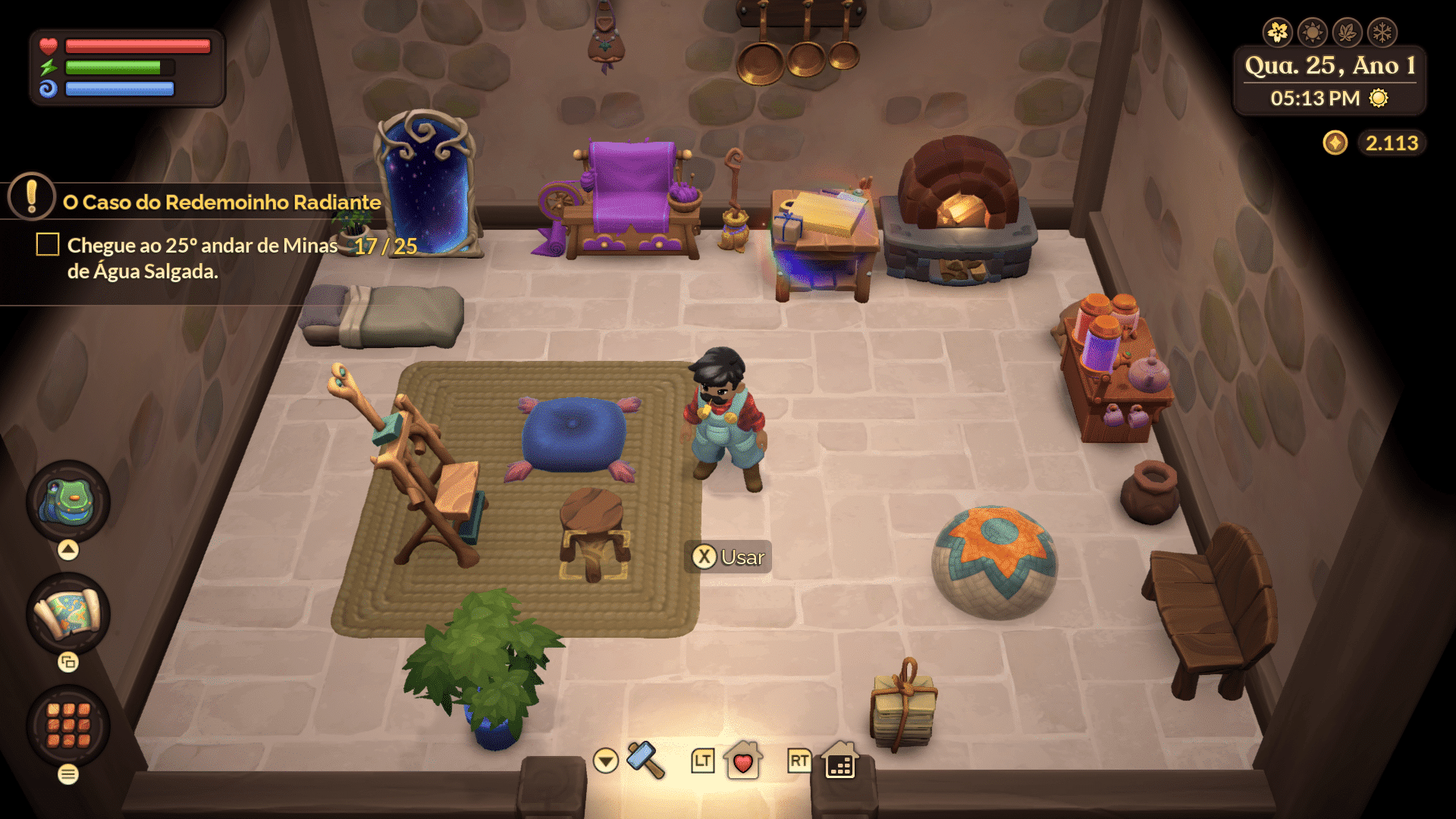Switch tab using the RT prompt
Image resolution: width=1456 pixels, height=819 pixels.
click(x=797, y=761)
